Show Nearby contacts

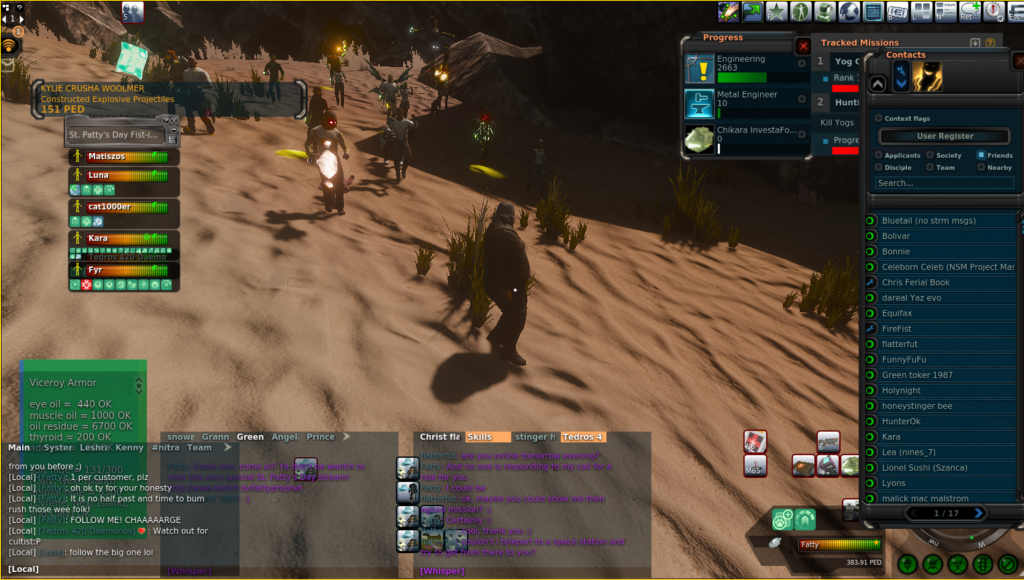[x=980, y=168]
